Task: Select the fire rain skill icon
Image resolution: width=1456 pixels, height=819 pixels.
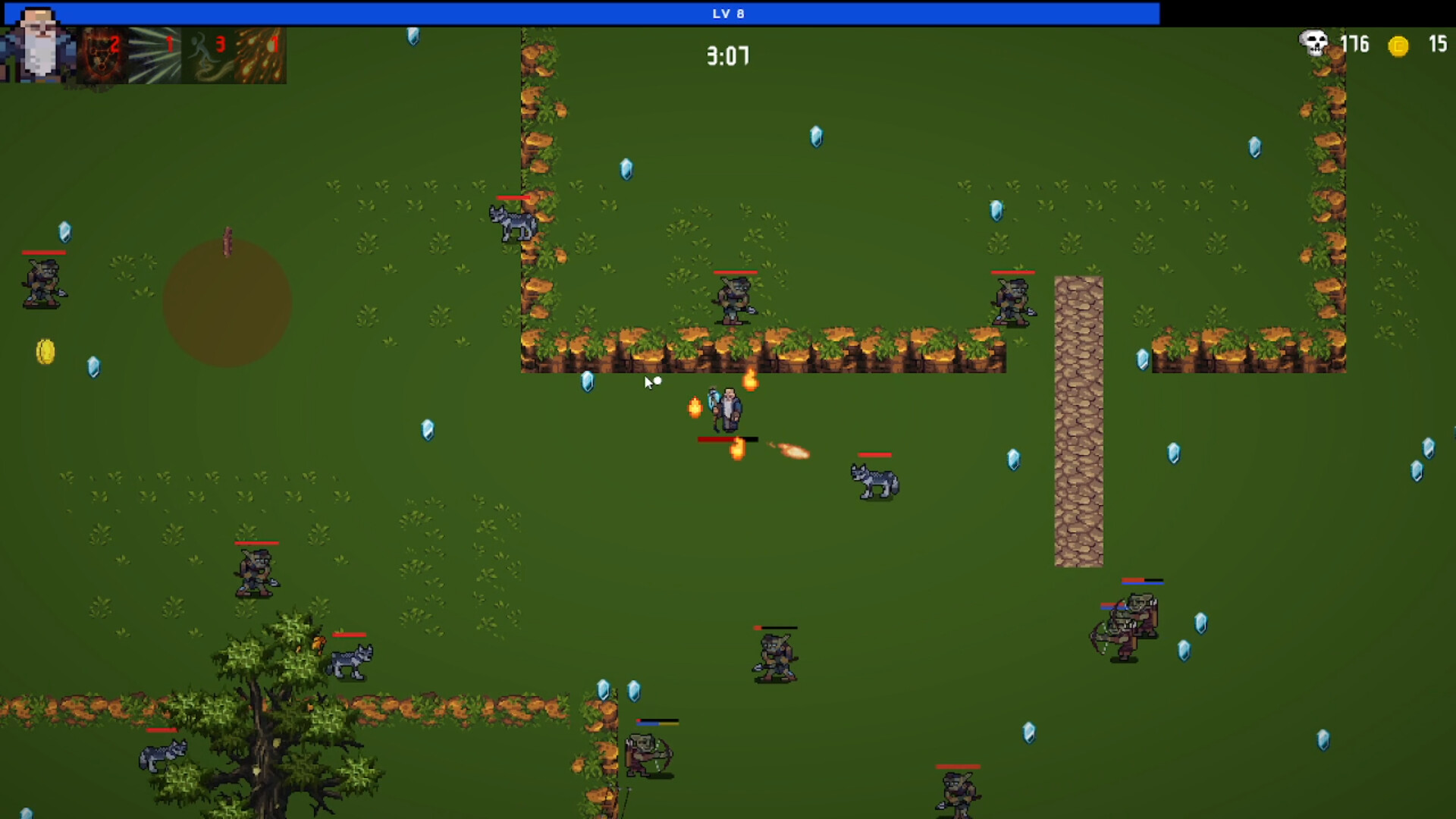Action: click(x=262, y=57)
